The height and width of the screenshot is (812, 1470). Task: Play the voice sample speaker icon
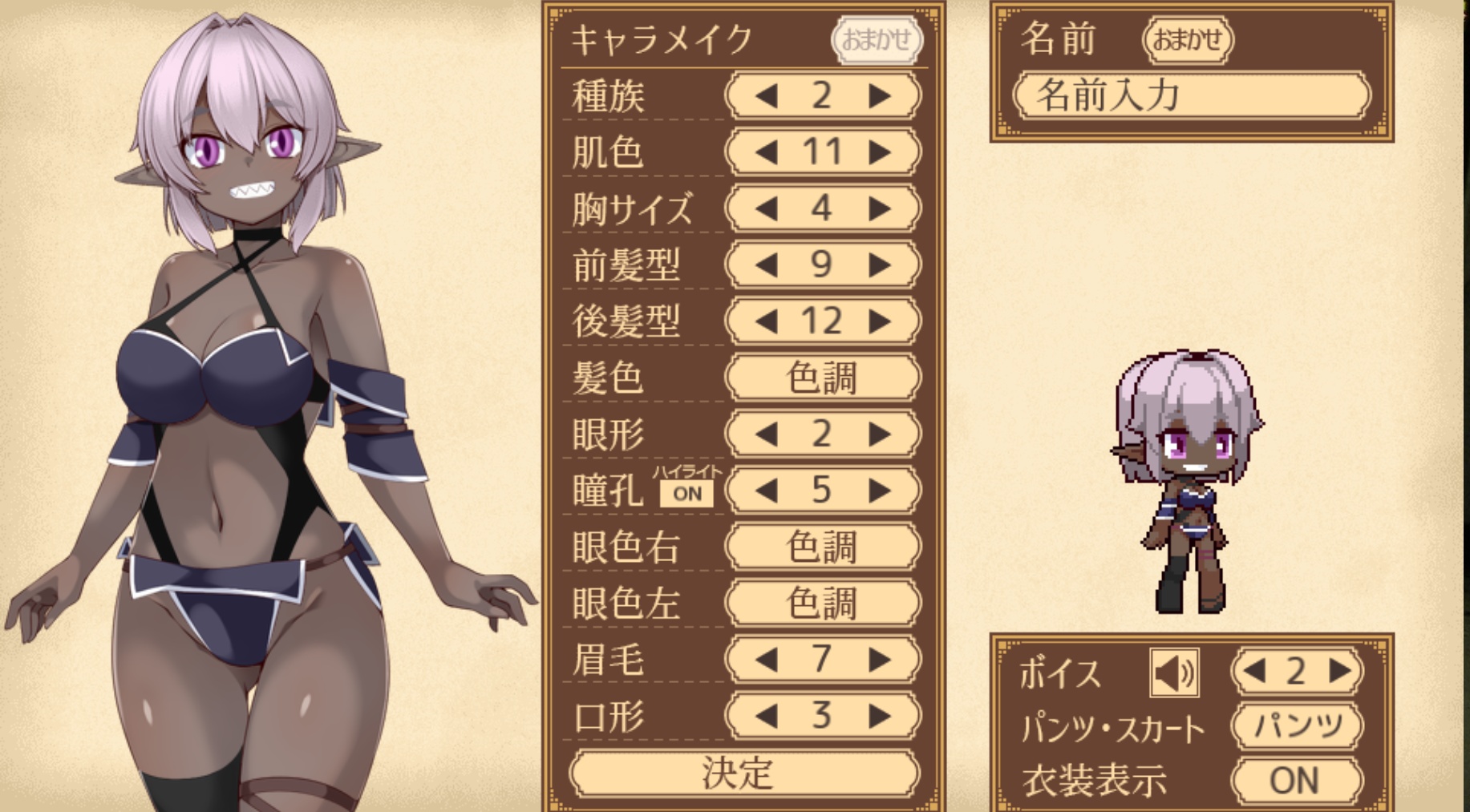point(1174,672)
